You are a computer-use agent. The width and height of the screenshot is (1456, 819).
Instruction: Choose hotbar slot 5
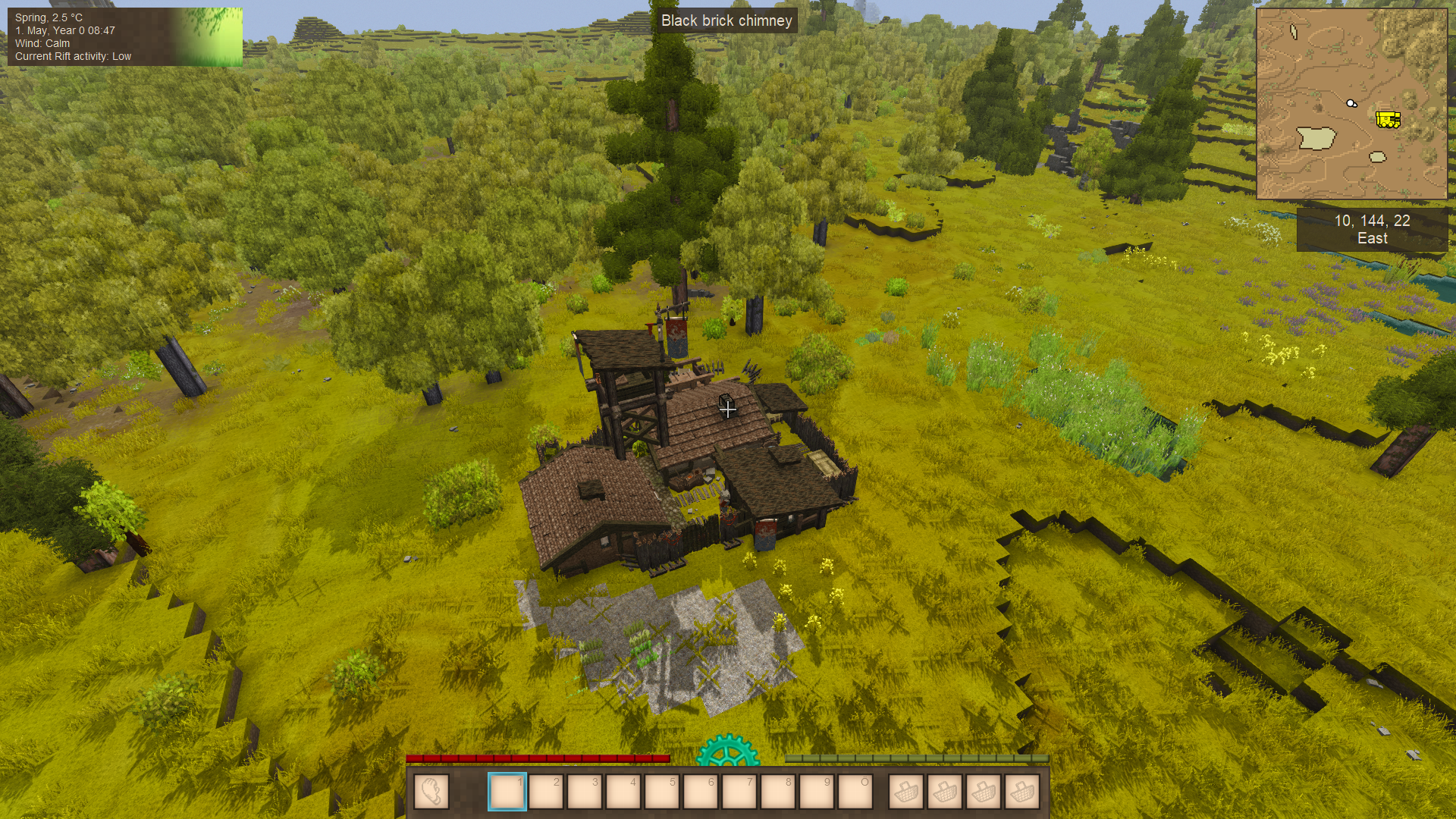coord(662,792)
